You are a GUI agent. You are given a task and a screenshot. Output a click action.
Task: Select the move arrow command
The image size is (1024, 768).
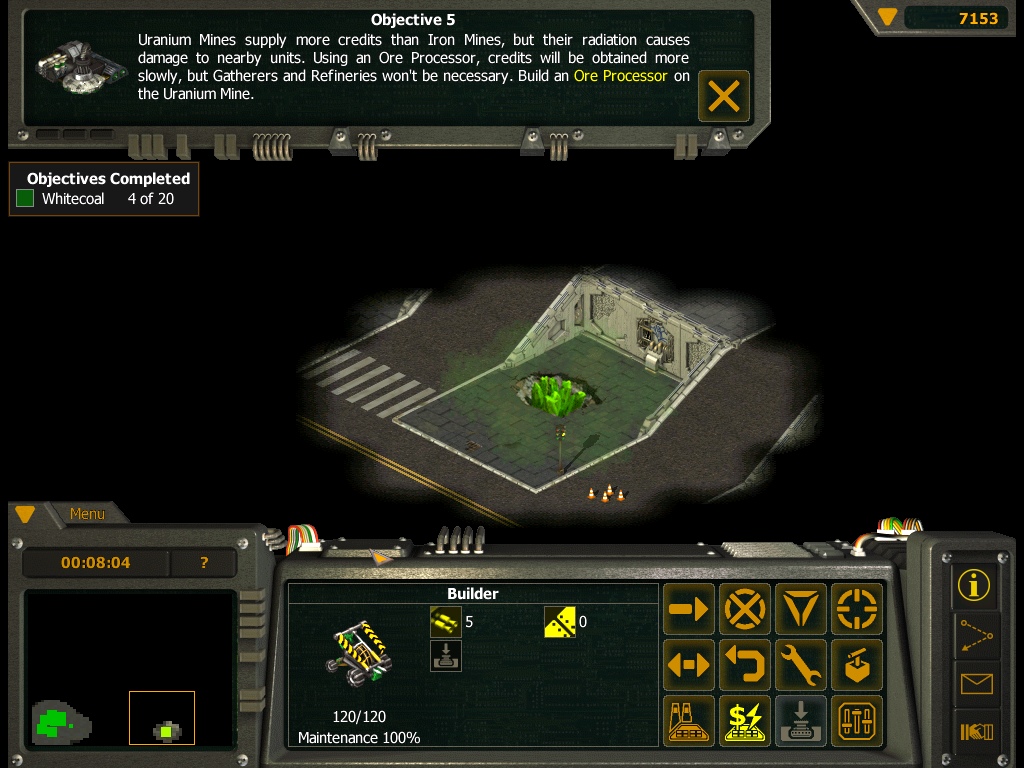point(689,609)
